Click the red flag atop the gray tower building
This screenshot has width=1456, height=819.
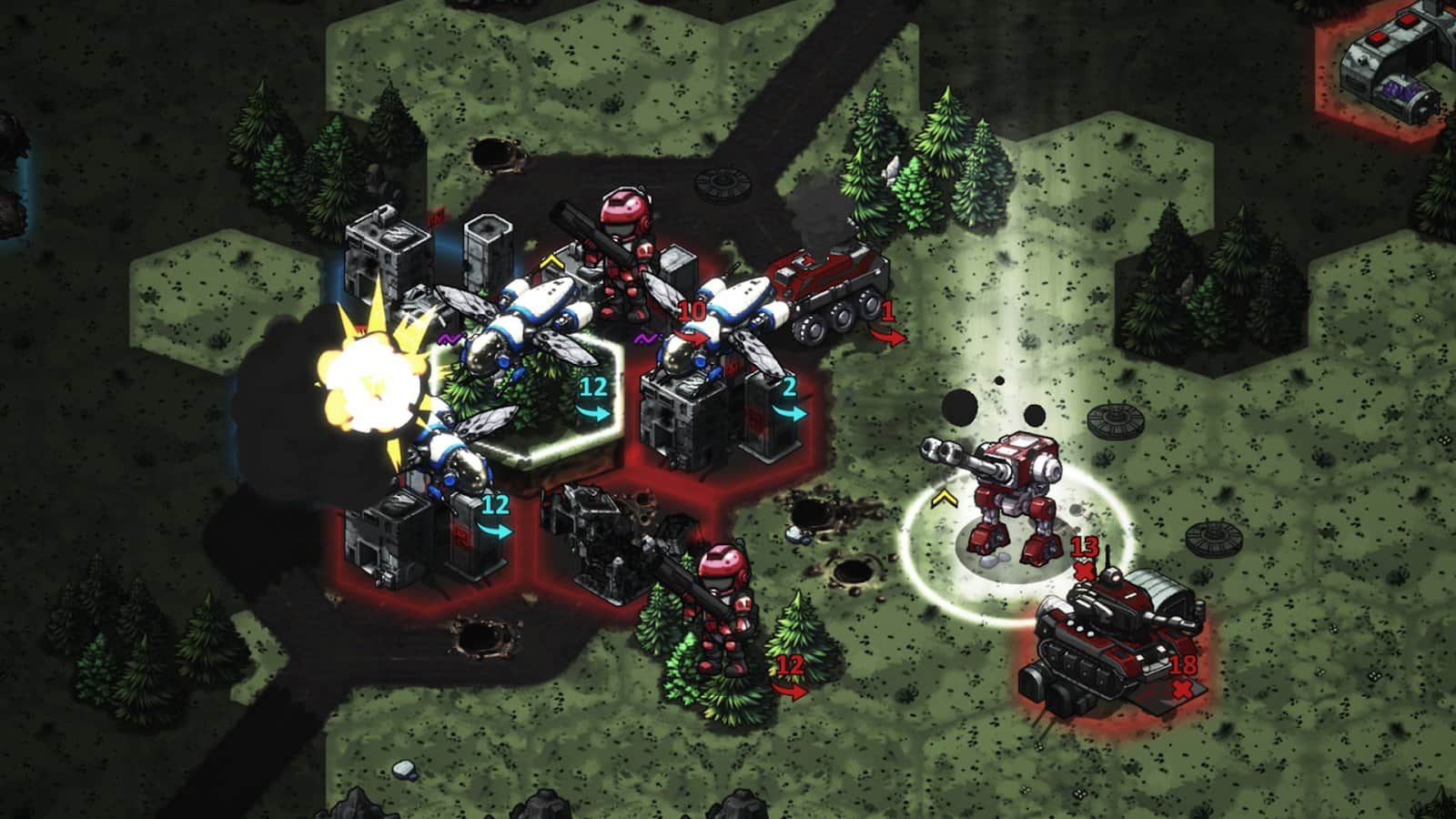point(436,221)
